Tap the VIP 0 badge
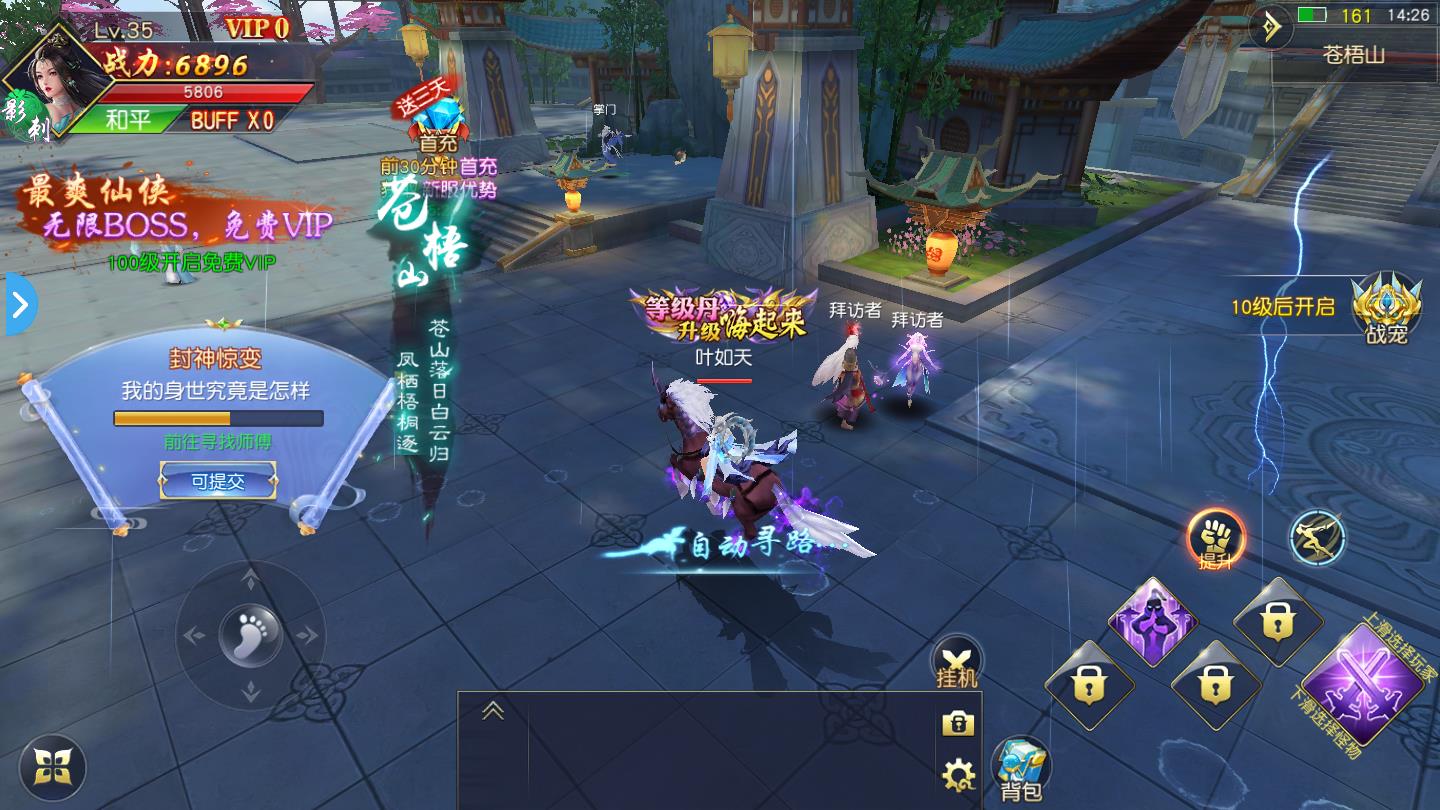The width and height of the screenshot is (1440, 810). [257, 28]
